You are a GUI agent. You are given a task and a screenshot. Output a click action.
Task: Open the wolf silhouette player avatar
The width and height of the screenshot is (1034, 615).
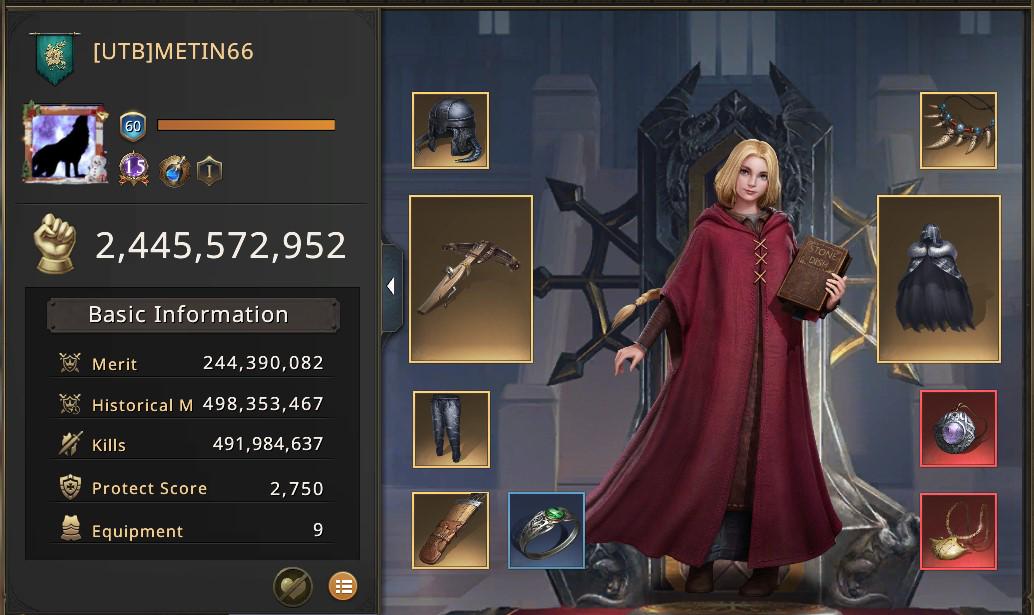pyautogui.click(x=63, y=143)
